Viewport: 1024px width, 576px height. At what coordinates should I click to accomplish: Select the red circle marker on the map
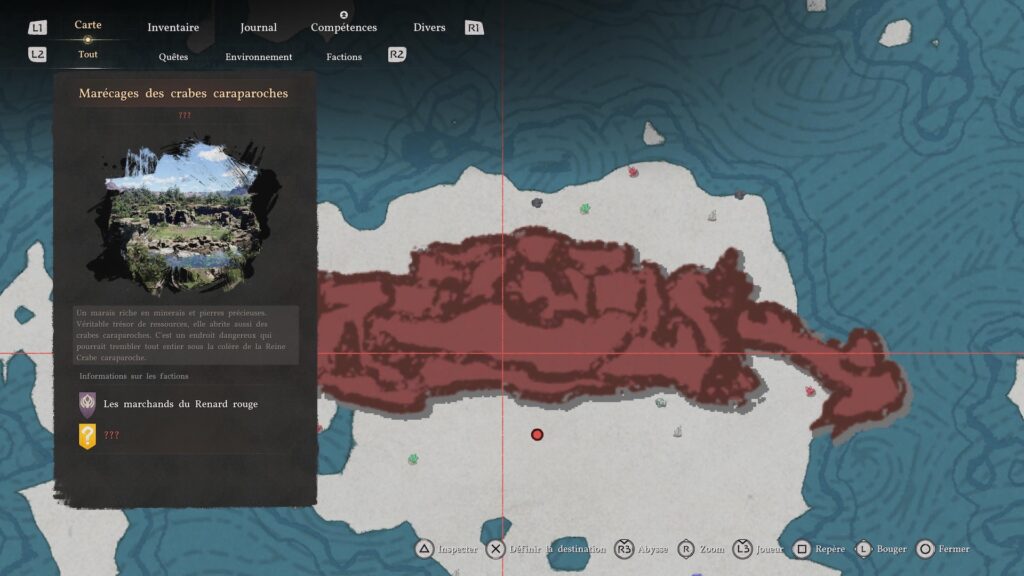pos(537,434)
